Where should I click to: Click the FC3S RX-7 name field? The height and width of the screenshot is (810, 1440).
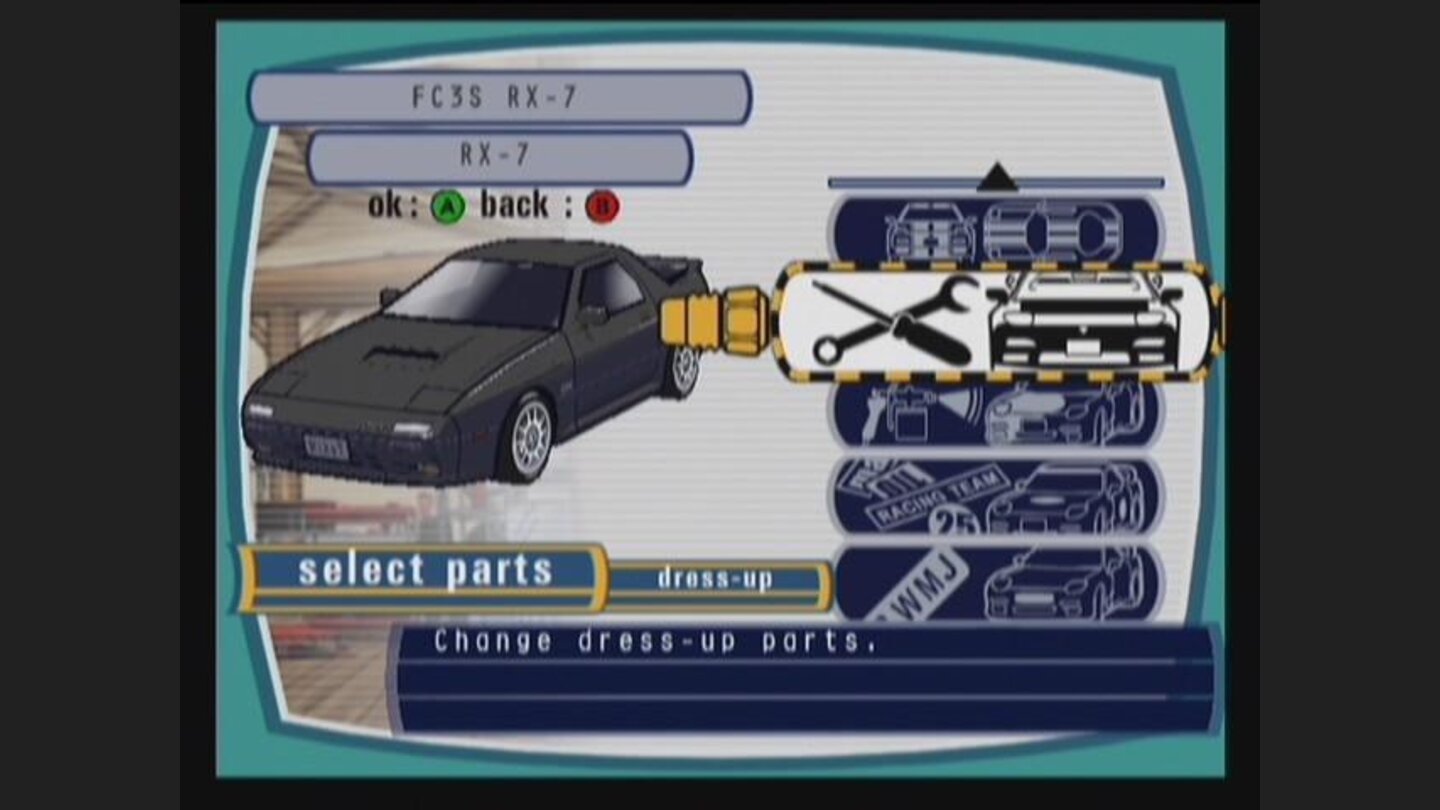[x=500, y=96]
